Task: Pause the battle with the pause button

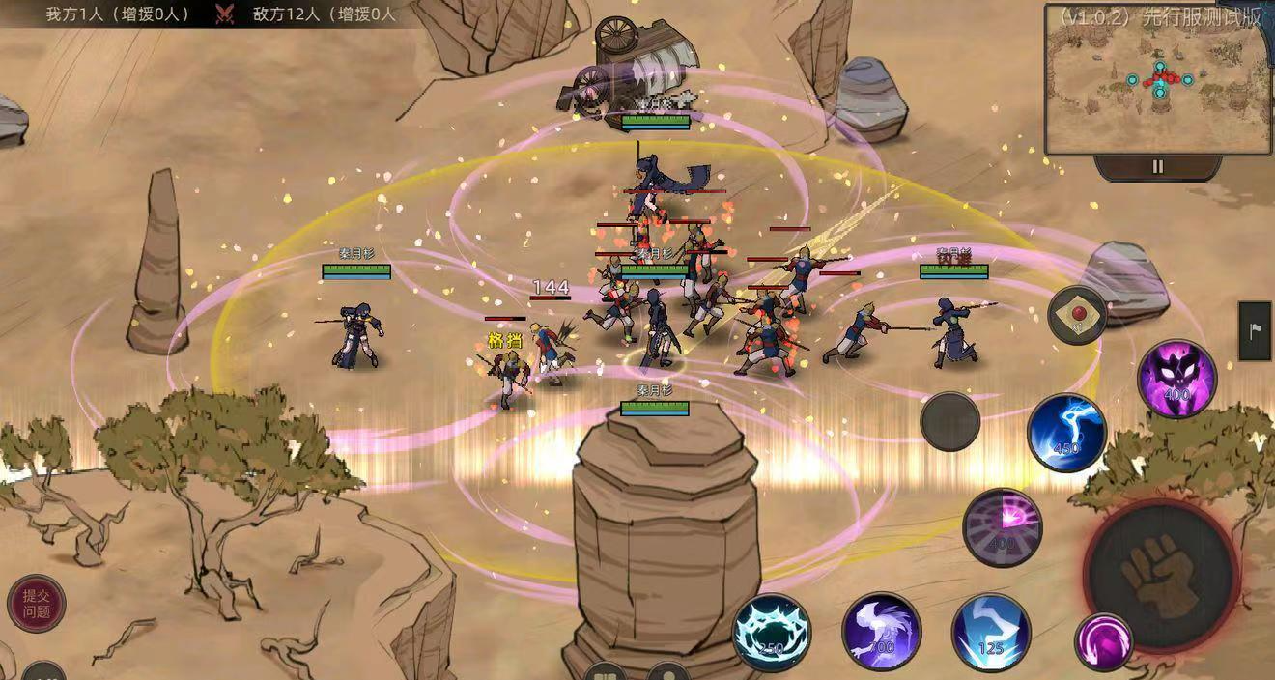Action: 1157,167
